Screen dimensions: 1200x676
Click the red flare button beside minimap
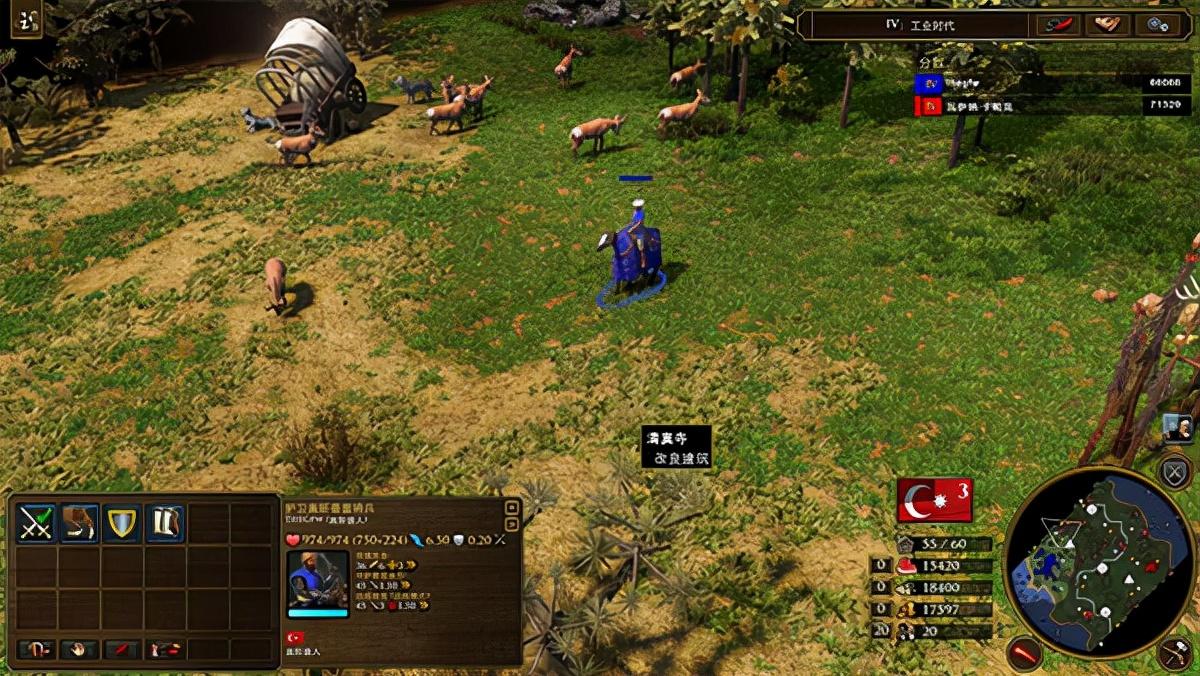1024,653
